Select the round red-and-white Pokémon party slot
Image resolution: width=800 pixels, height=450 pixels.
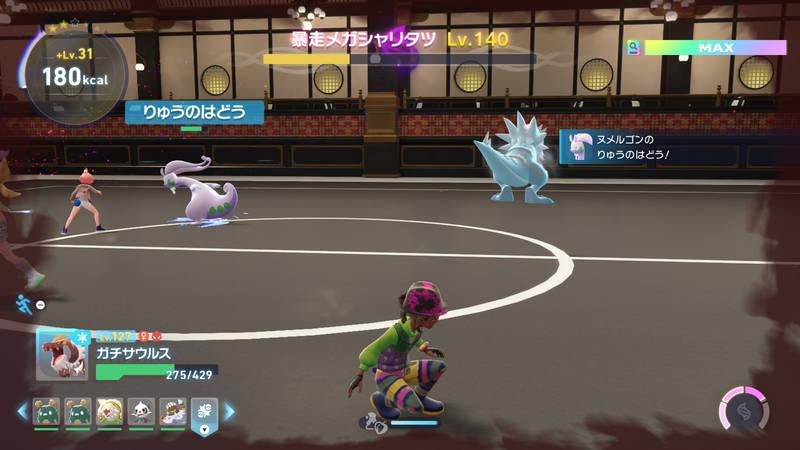coord(110,410)
